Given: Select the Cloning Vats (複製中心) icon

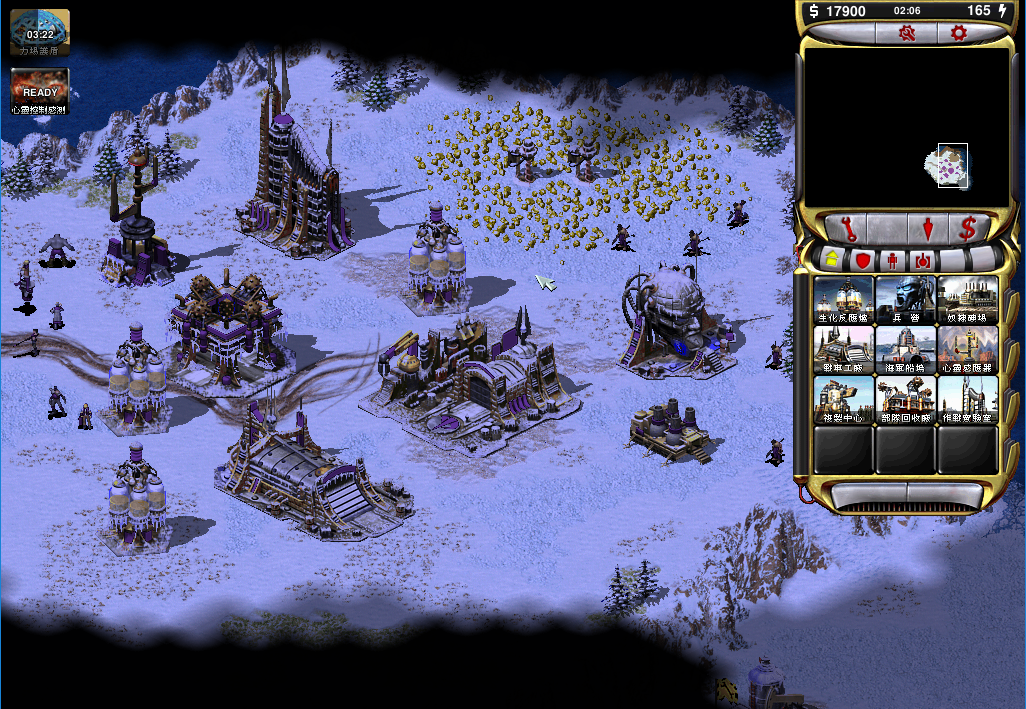Looking at the screenshot, I should point(844,400).
